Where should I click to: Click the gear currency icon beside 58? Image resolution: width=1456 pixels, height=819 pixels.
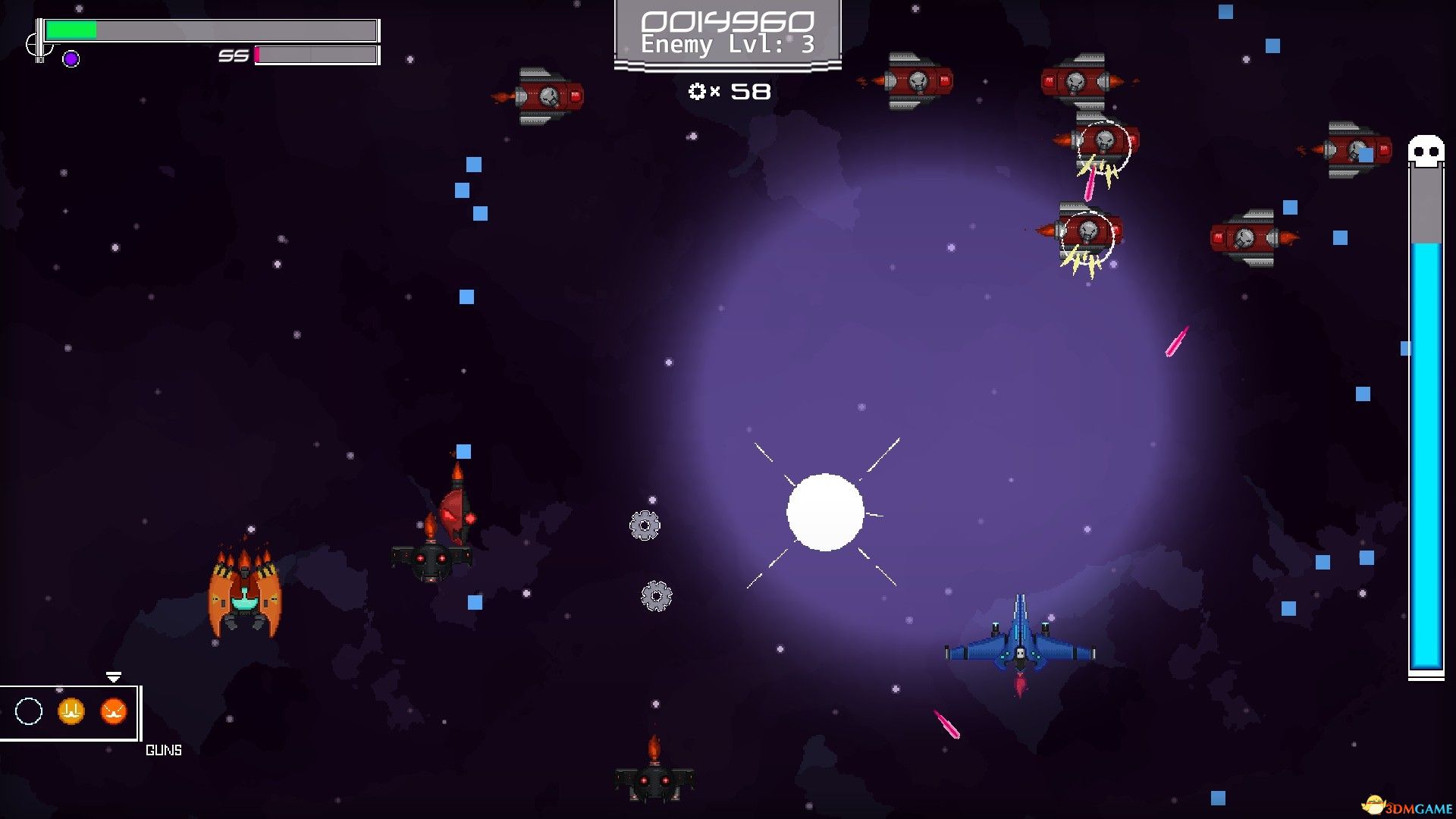pyautogui.click(x=697, y=92)
